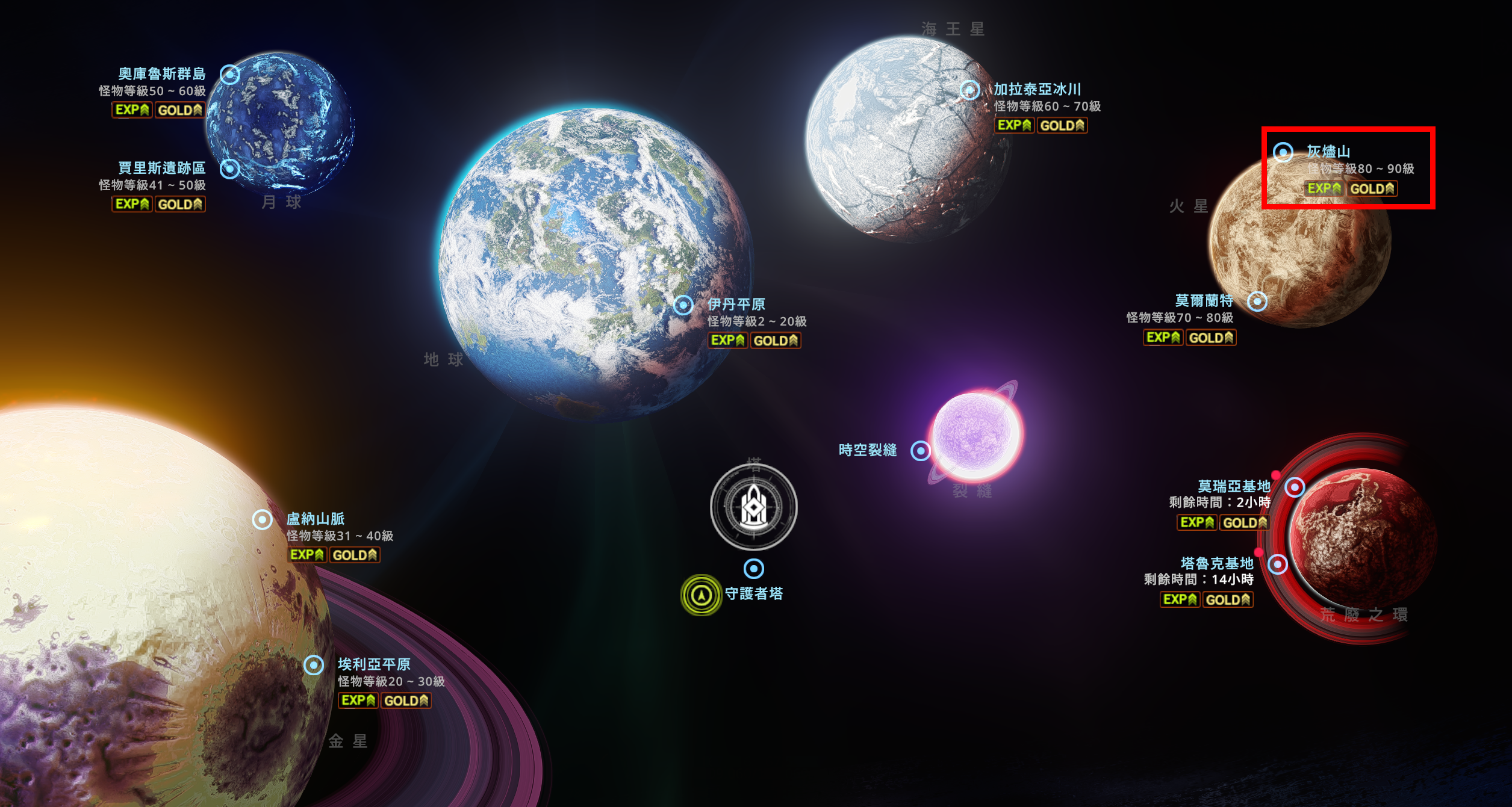Click the yellow-green compass icon beside 守護者塔

click(701, 595)
